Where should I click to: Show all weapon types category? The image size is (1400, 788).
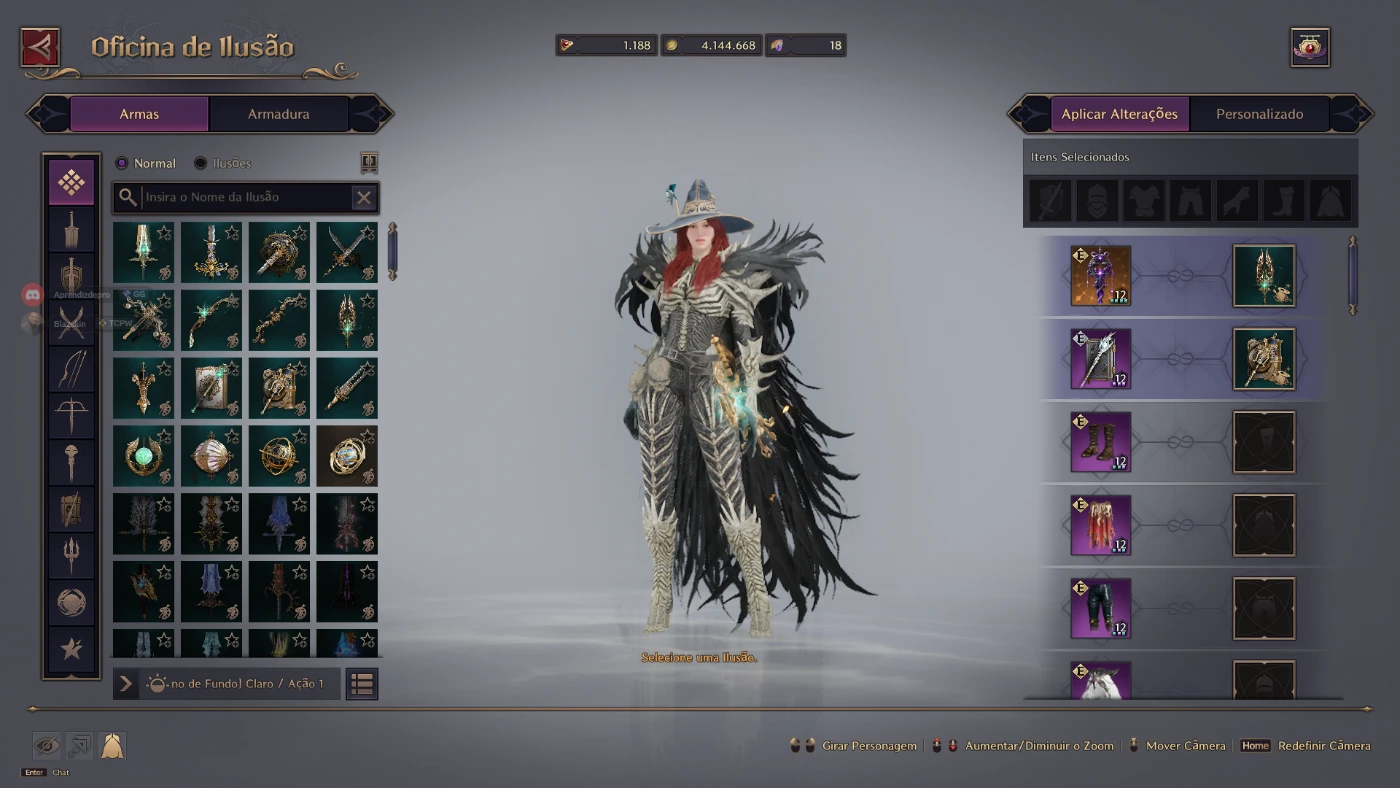[x=71, y=182]
